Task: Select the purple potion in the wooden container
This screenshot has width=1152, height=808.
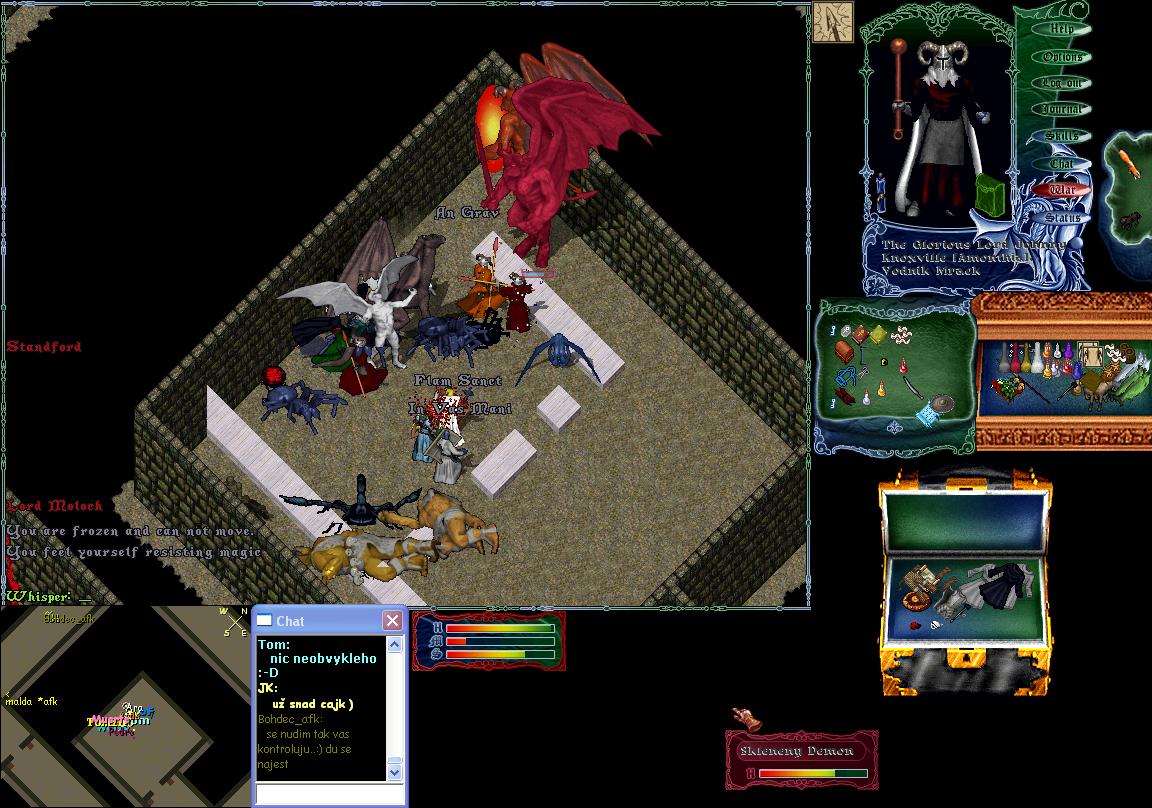Action: [1067, 353]
